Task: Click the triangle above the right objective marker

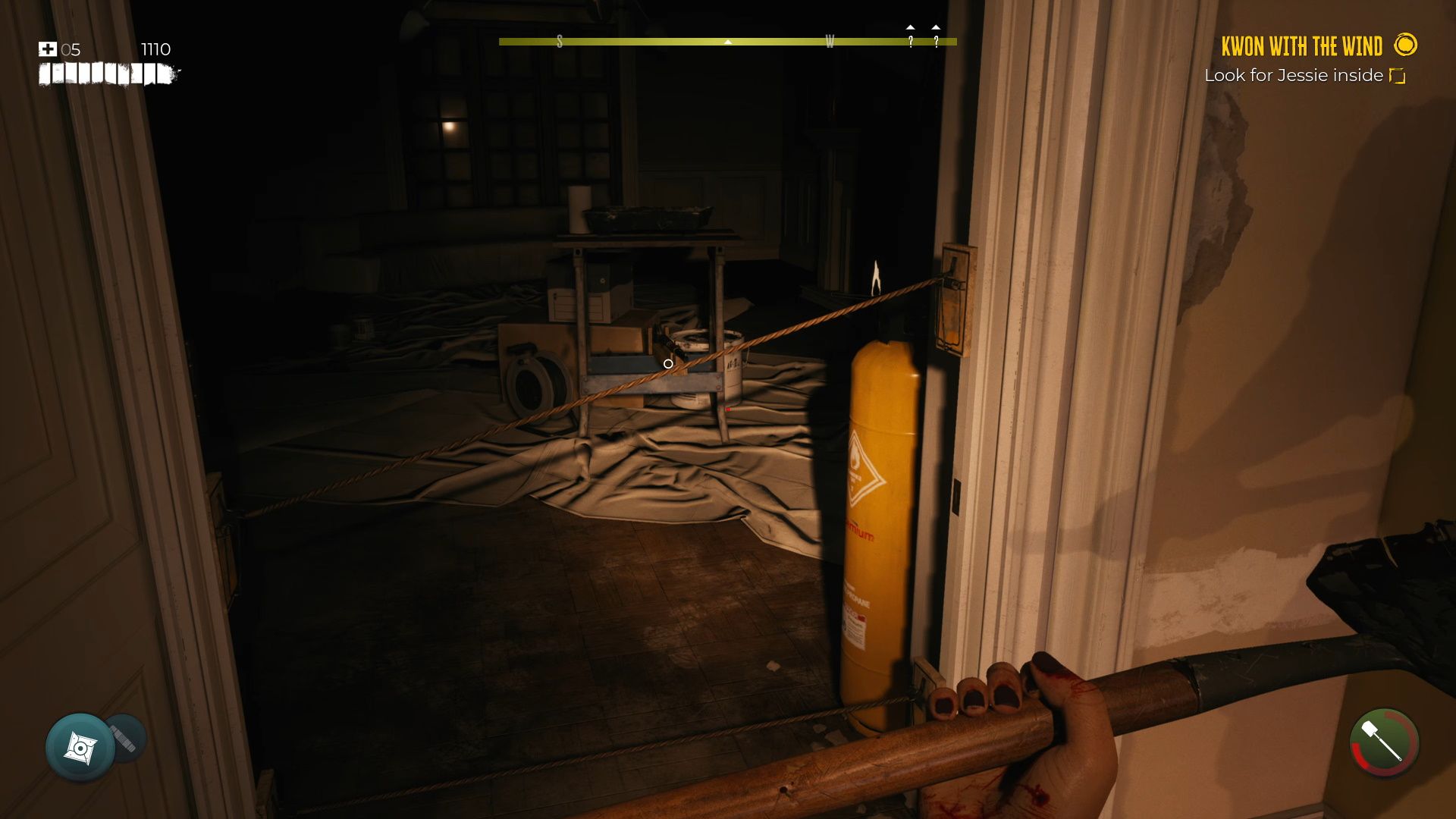Action: click(934, 27)
